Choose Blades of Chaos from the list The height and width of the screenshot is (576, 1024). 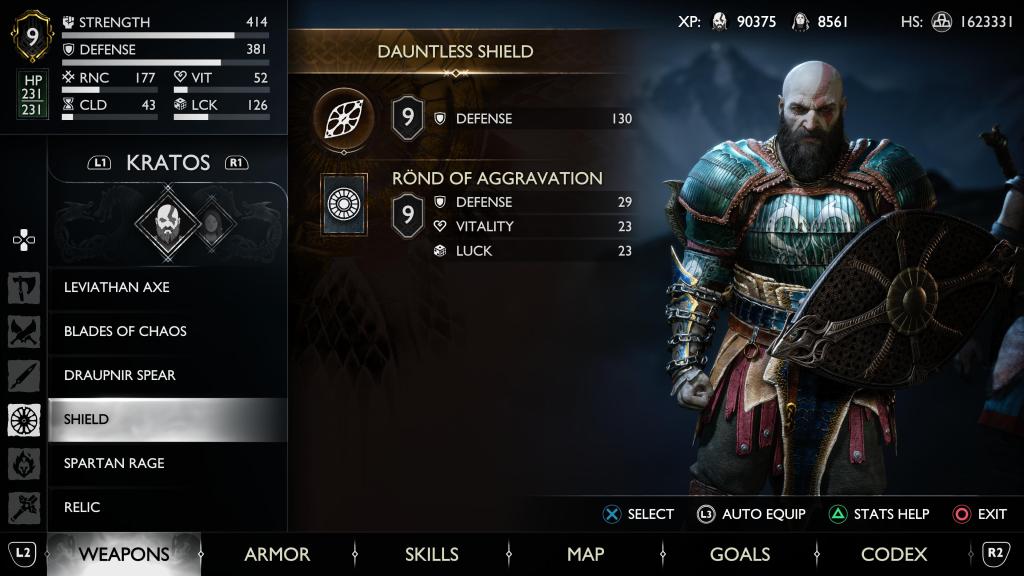[x=125, y=331]
